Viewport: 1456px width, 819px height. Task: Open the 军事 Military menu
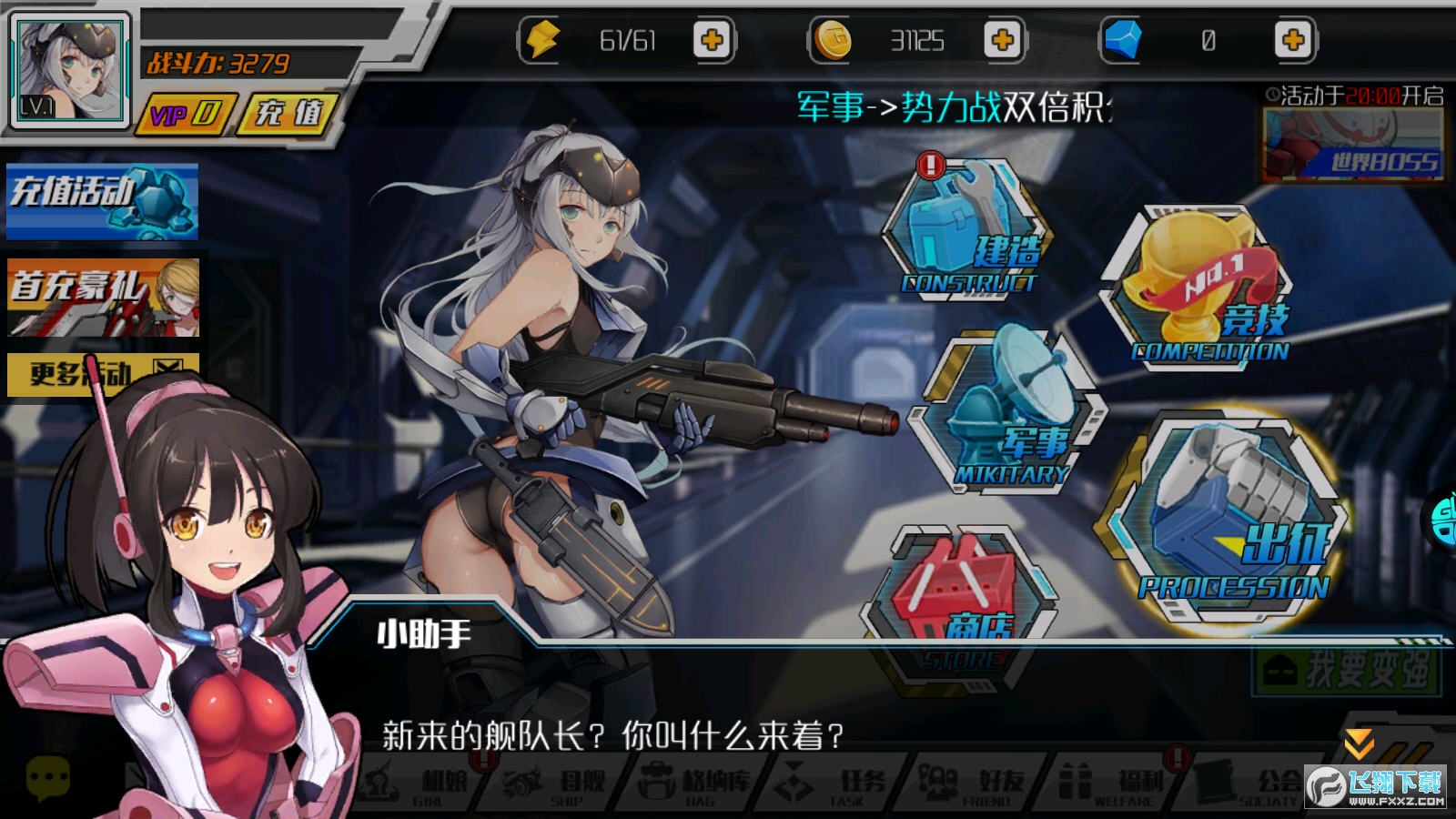point(1006,414)
